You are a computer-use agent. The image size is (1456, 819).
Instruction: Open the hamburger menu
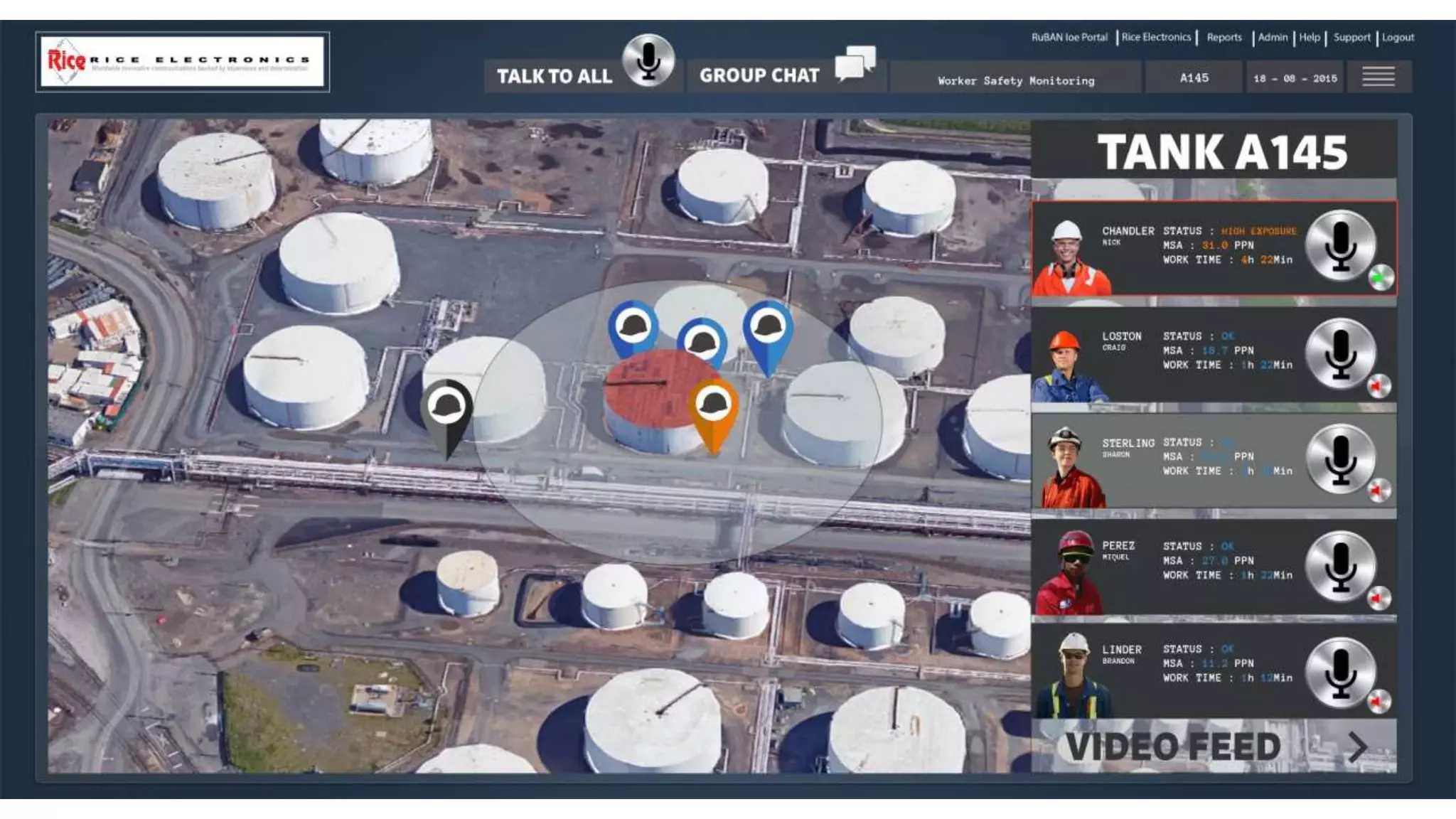(x=1378, y=77)
